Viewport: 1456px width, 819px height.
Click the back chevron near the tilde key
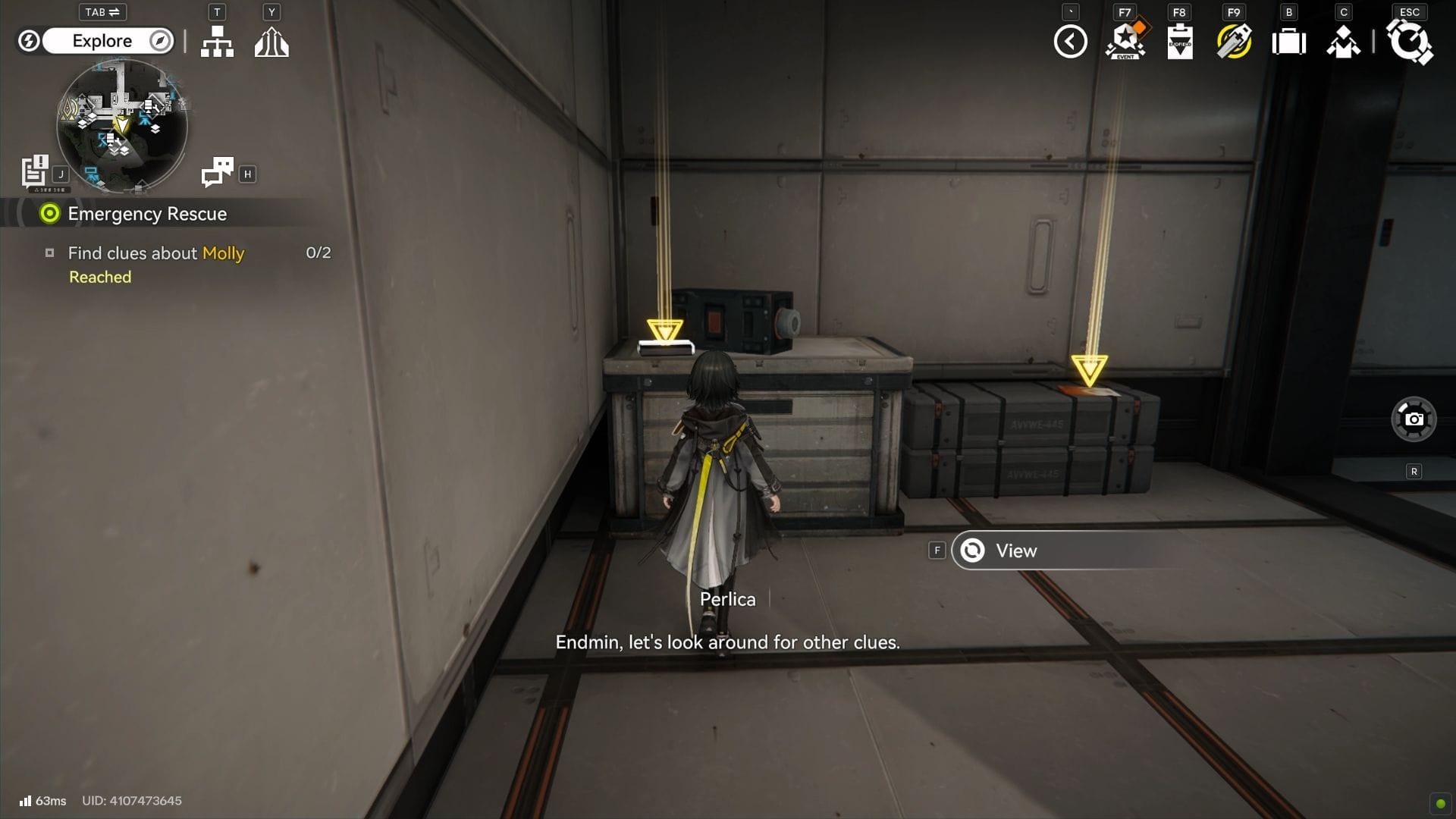(x=1070, y=42)
